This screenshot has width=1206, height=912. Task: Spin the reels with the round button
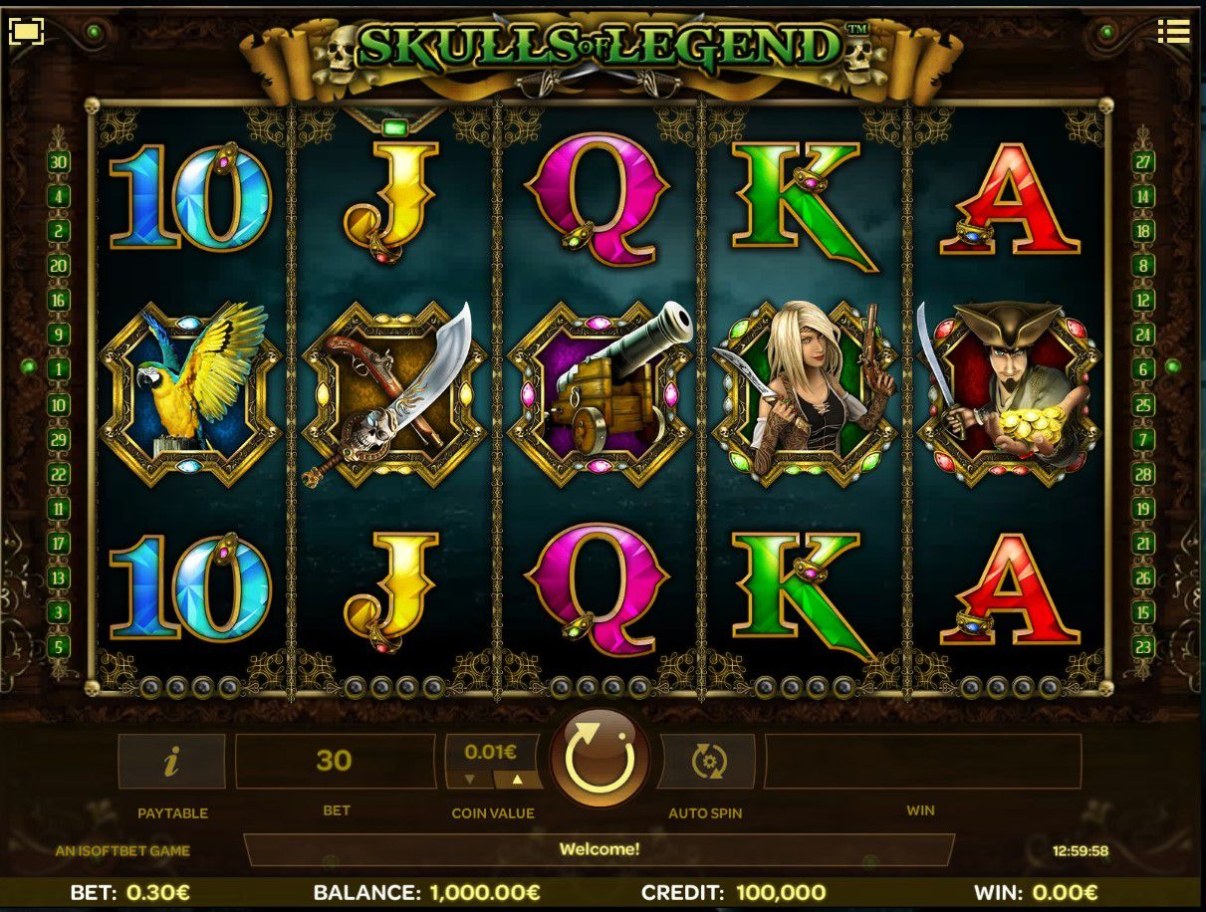coord(600,760)
